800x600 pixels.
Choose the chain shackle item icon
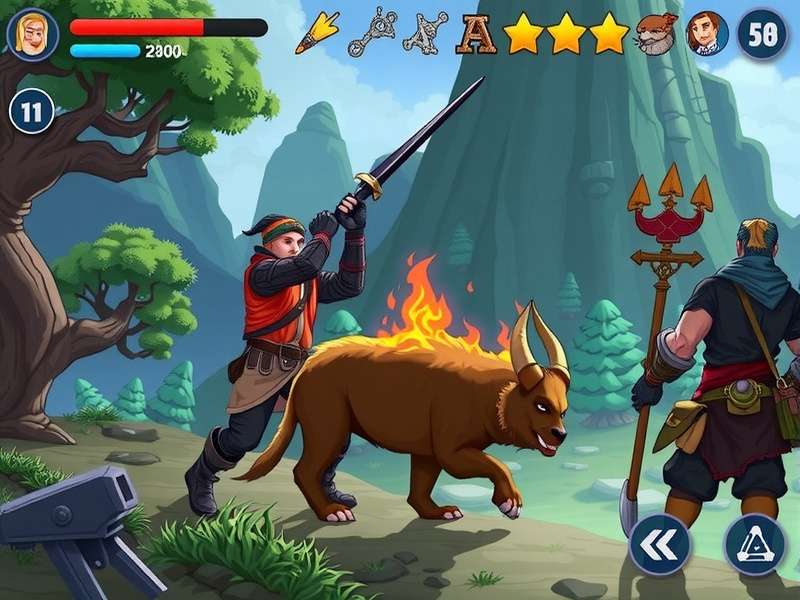[x=368, y=34]
